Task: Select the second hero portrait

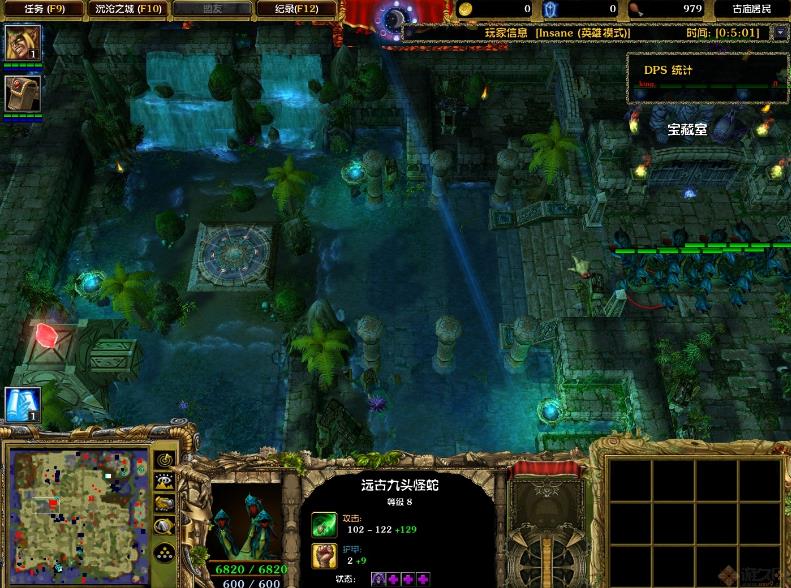Action: (x=20, y=94)
